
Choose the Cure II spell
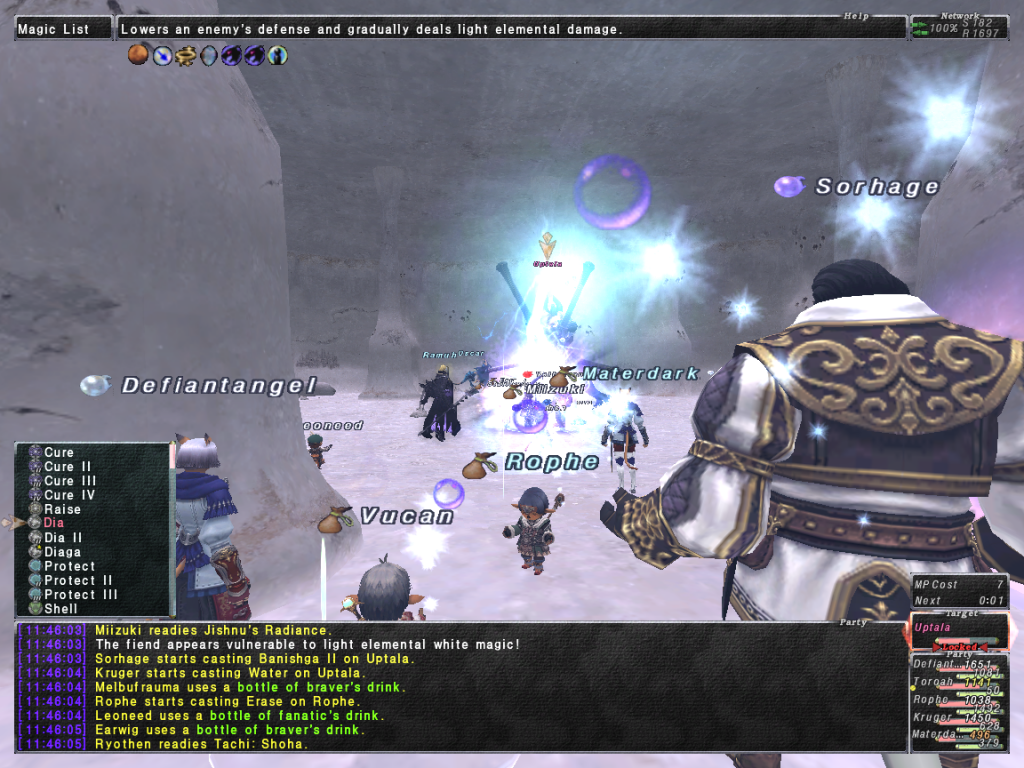67,466
